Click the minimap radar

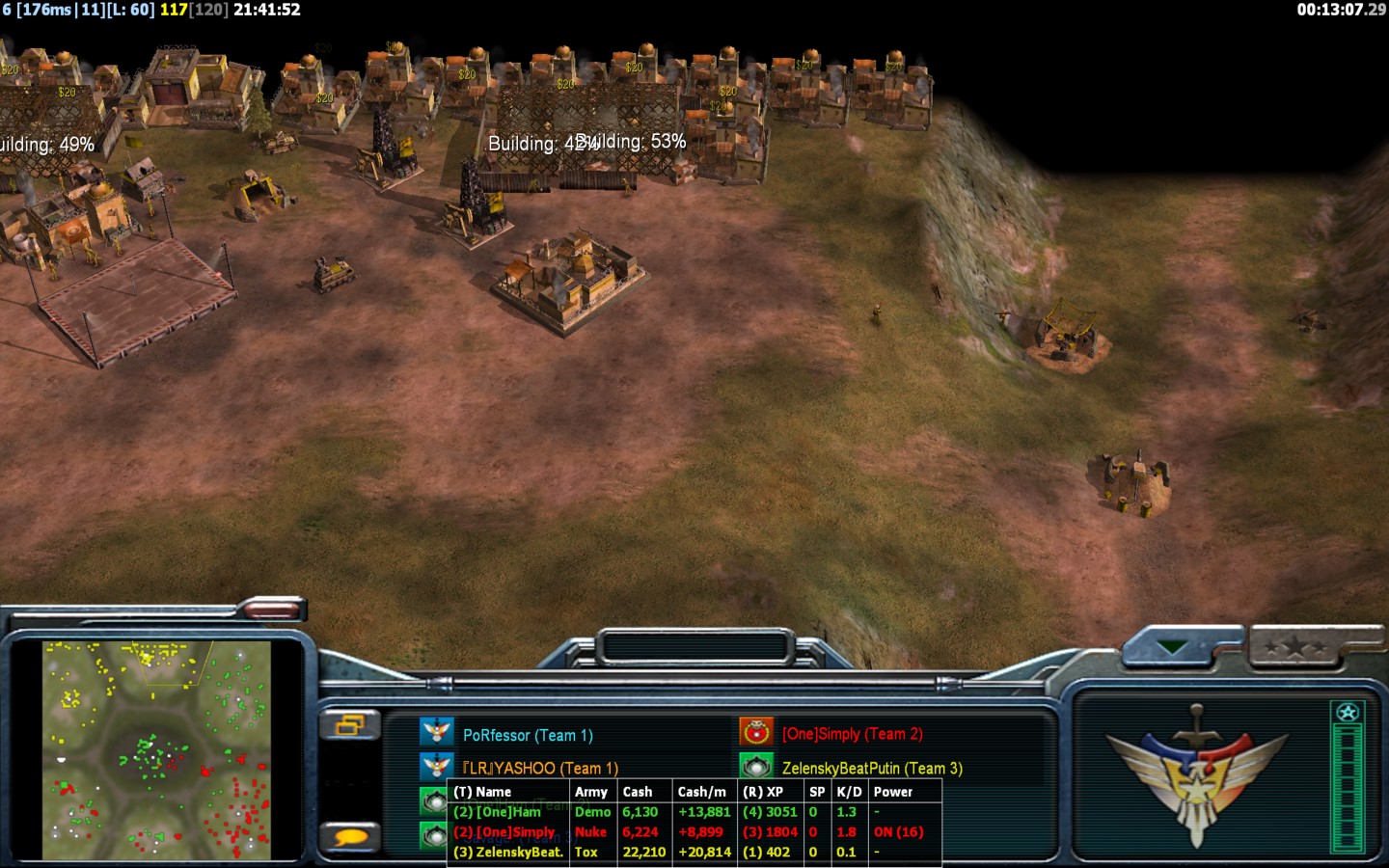(x=157, y=749)
